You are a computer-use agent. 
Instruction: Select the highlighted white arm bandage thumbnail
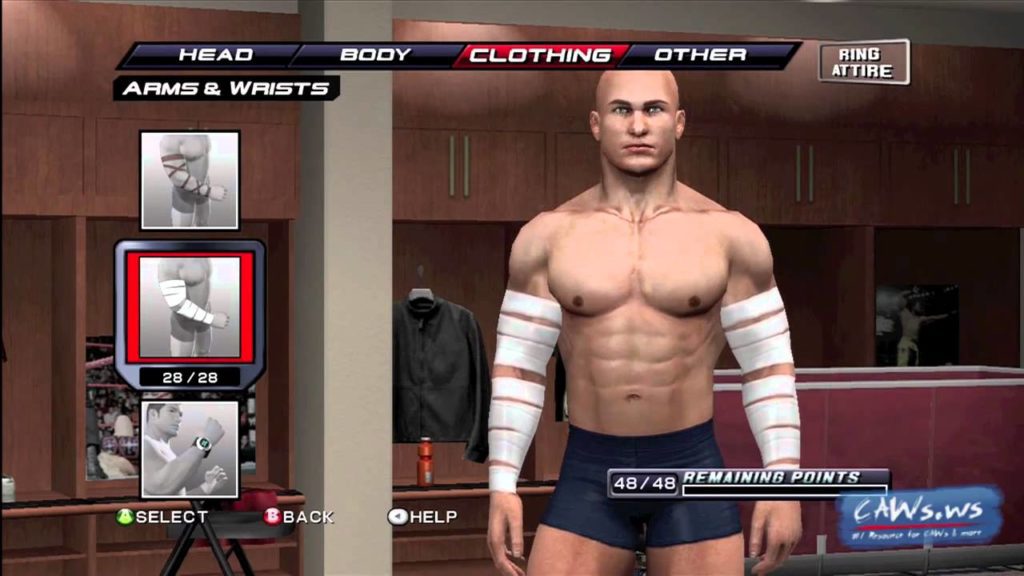190,307
